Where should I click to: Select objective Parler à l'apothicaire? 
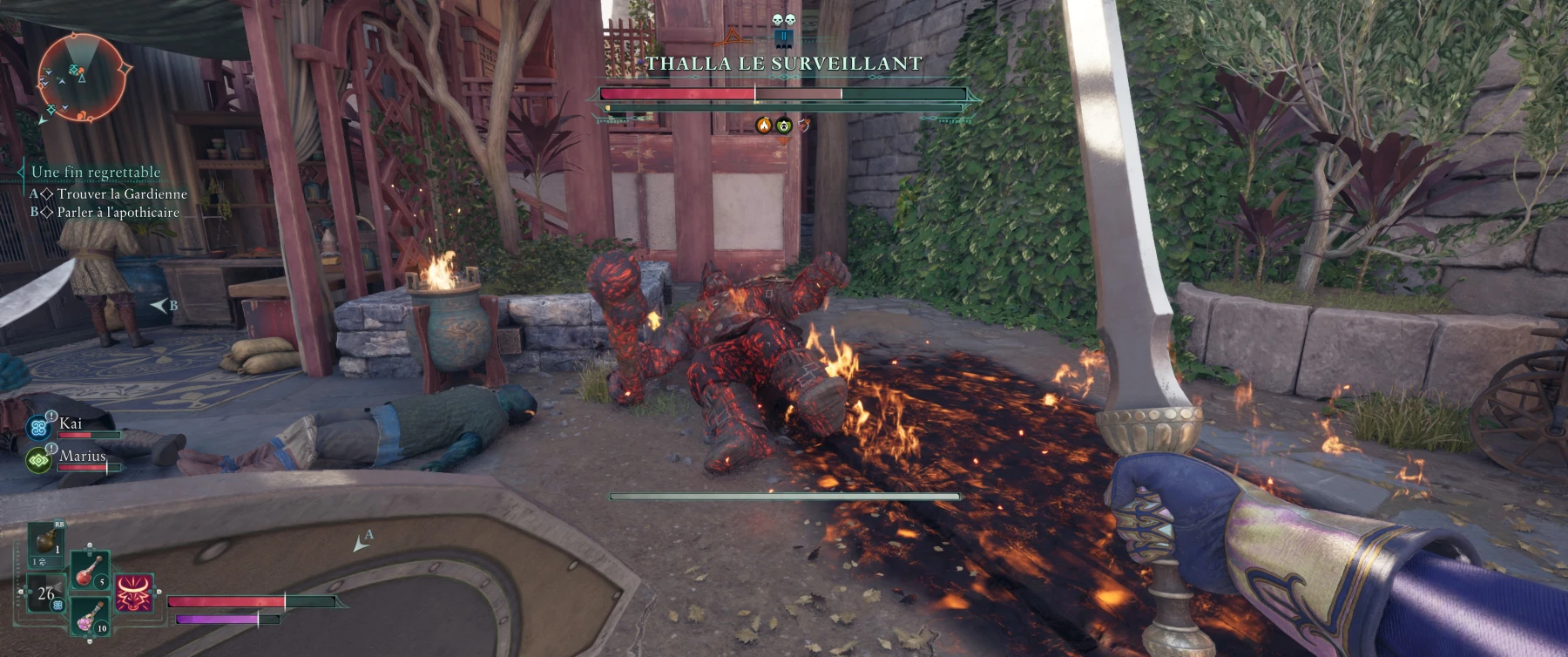coord(118,212)
